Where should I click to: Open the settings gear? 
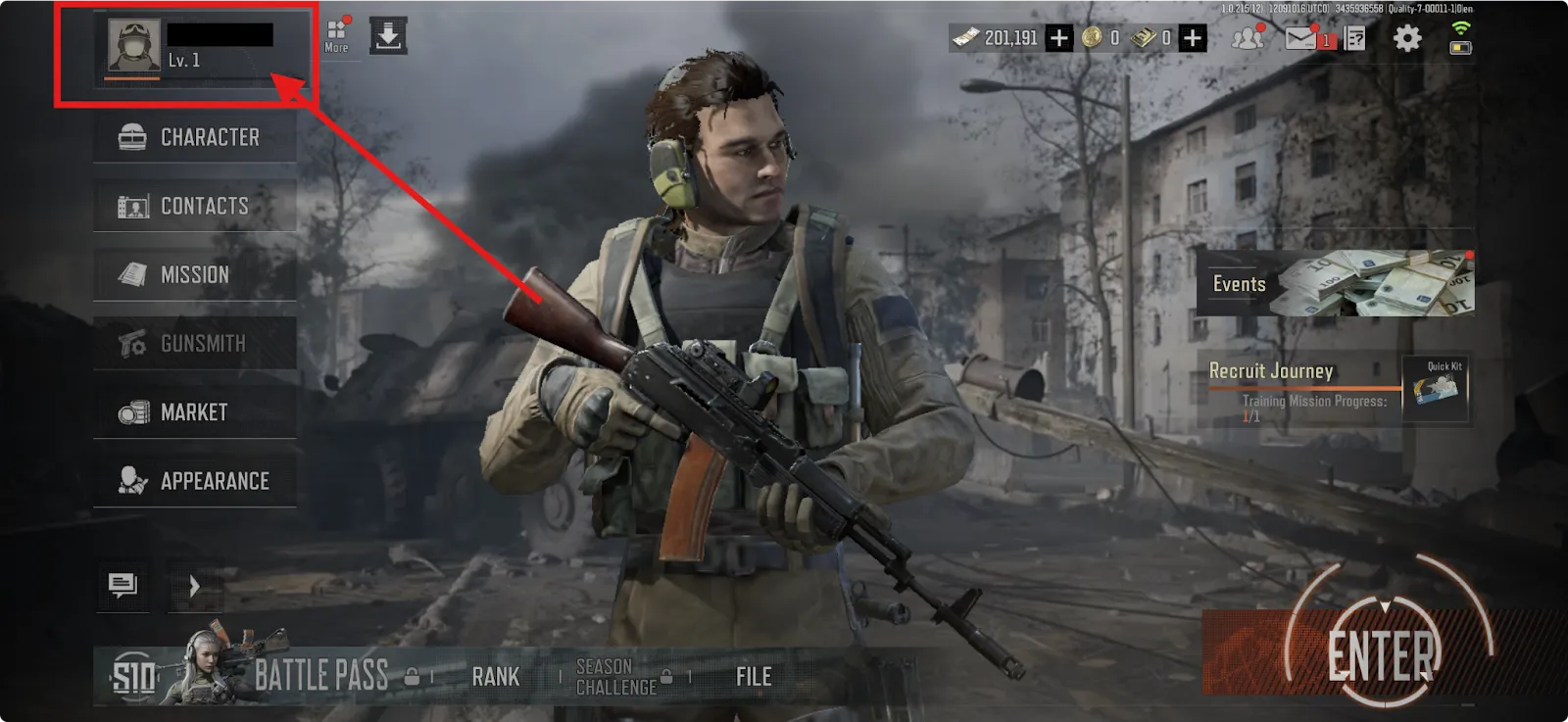(1408, 37)
